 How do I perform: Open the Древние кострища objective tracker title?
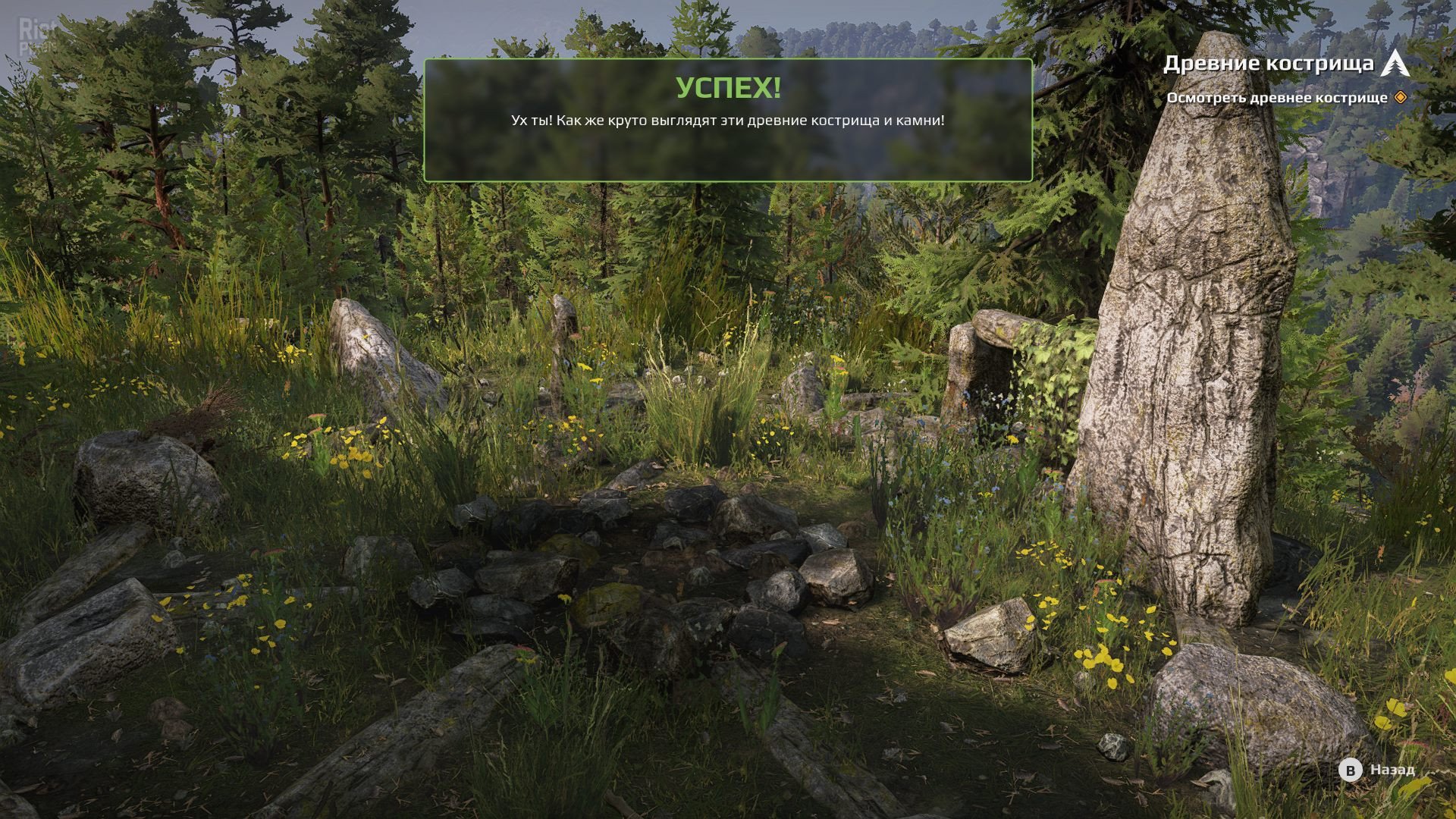click(1268, 64)
